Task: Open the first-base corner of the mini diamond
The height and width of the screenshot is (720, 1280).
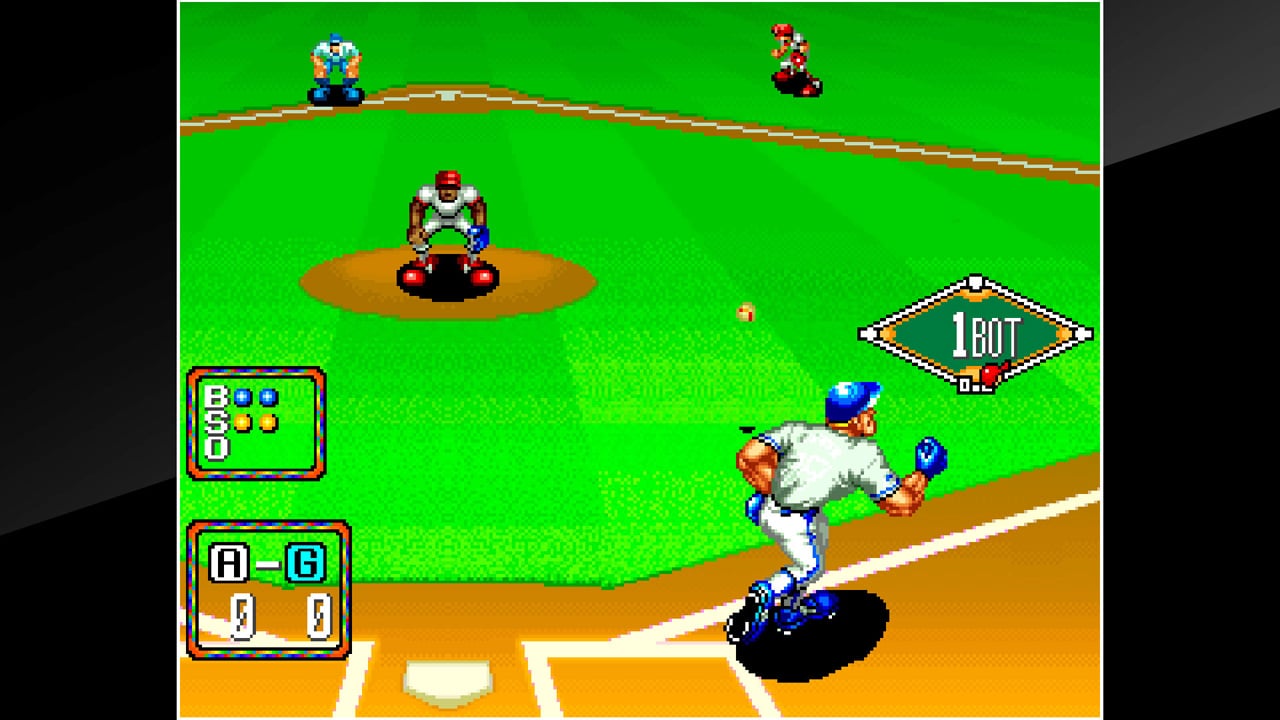Action: [1082, 333]
